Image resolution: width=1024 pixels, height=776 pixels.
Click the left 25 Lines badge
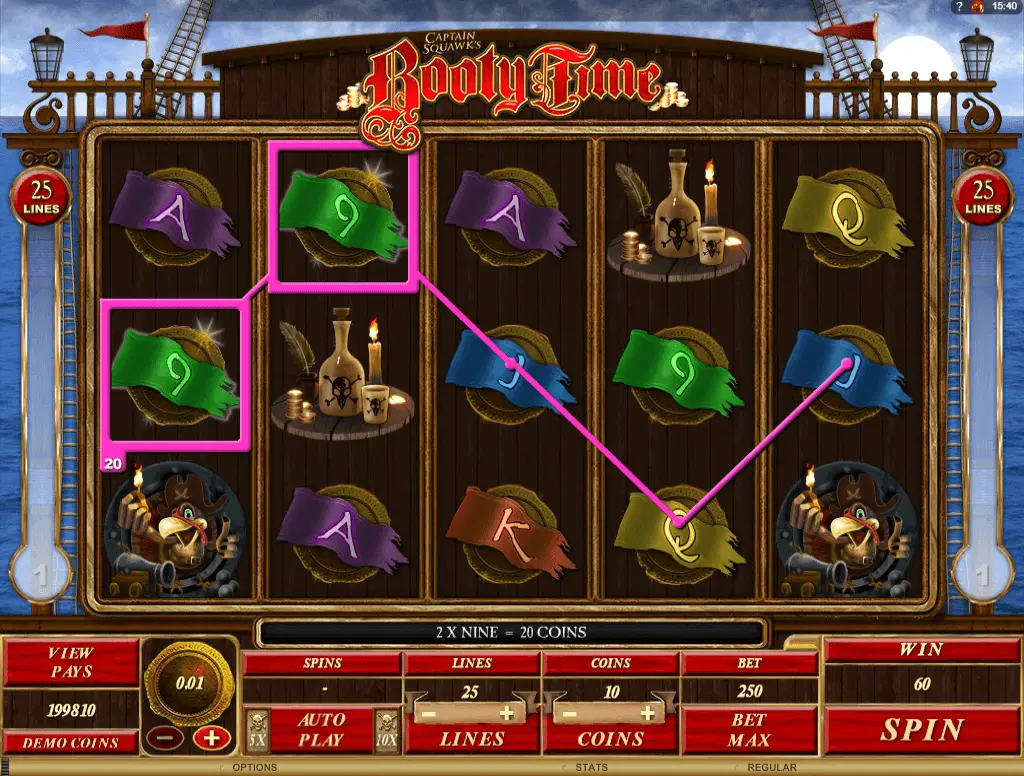[42, 197]
